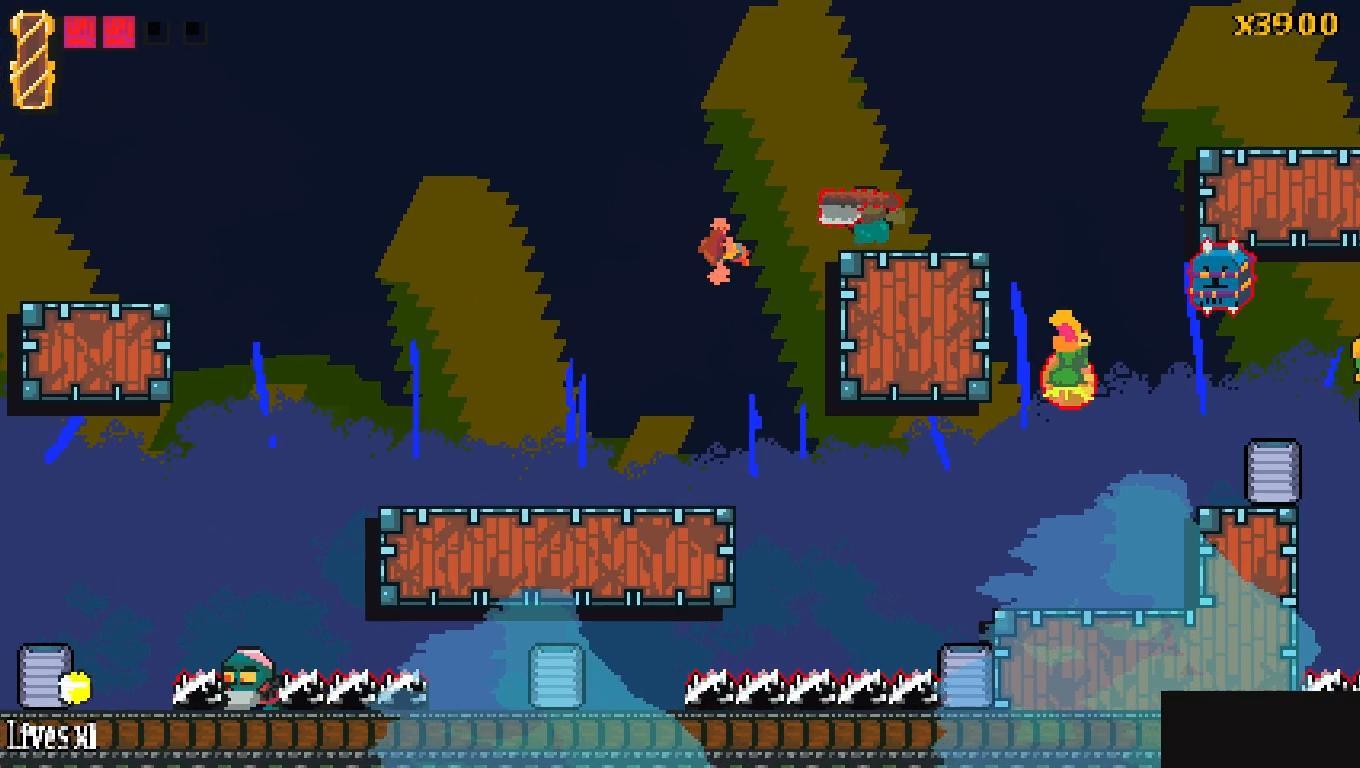Select the flying bird player character
The width and height of the screenshot is (1360, 768).
(720, 250)
